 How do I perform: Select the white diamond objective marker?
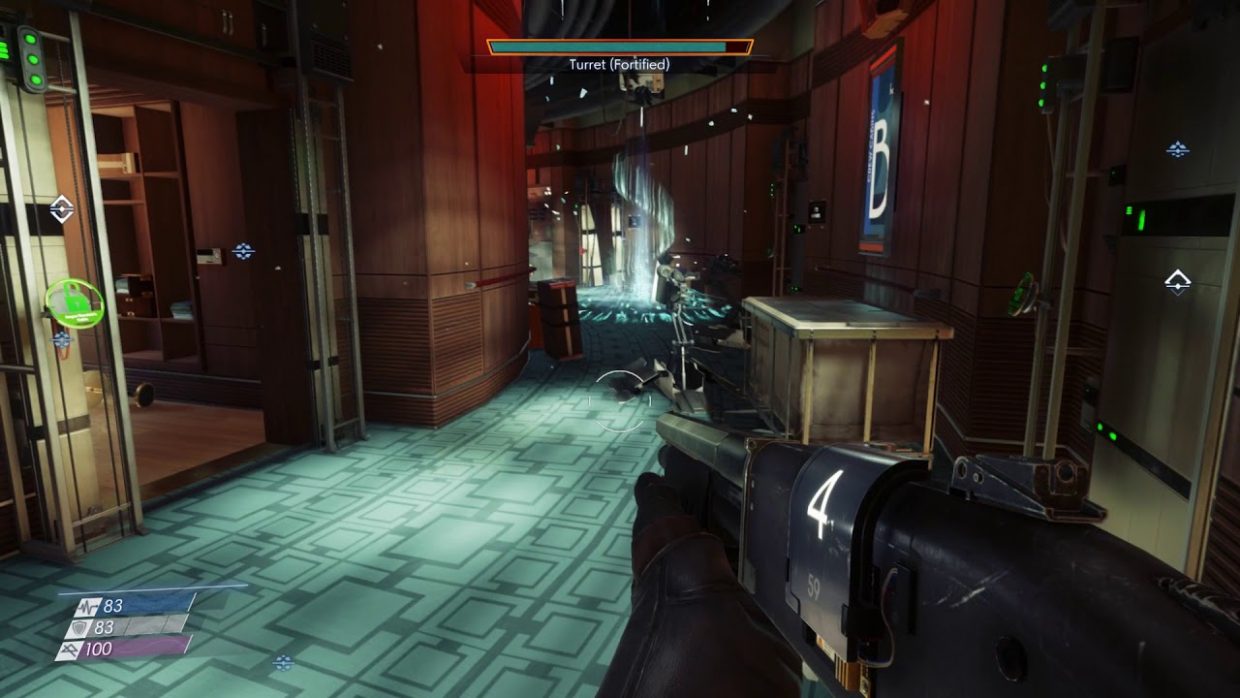click(x=62, y=209)
